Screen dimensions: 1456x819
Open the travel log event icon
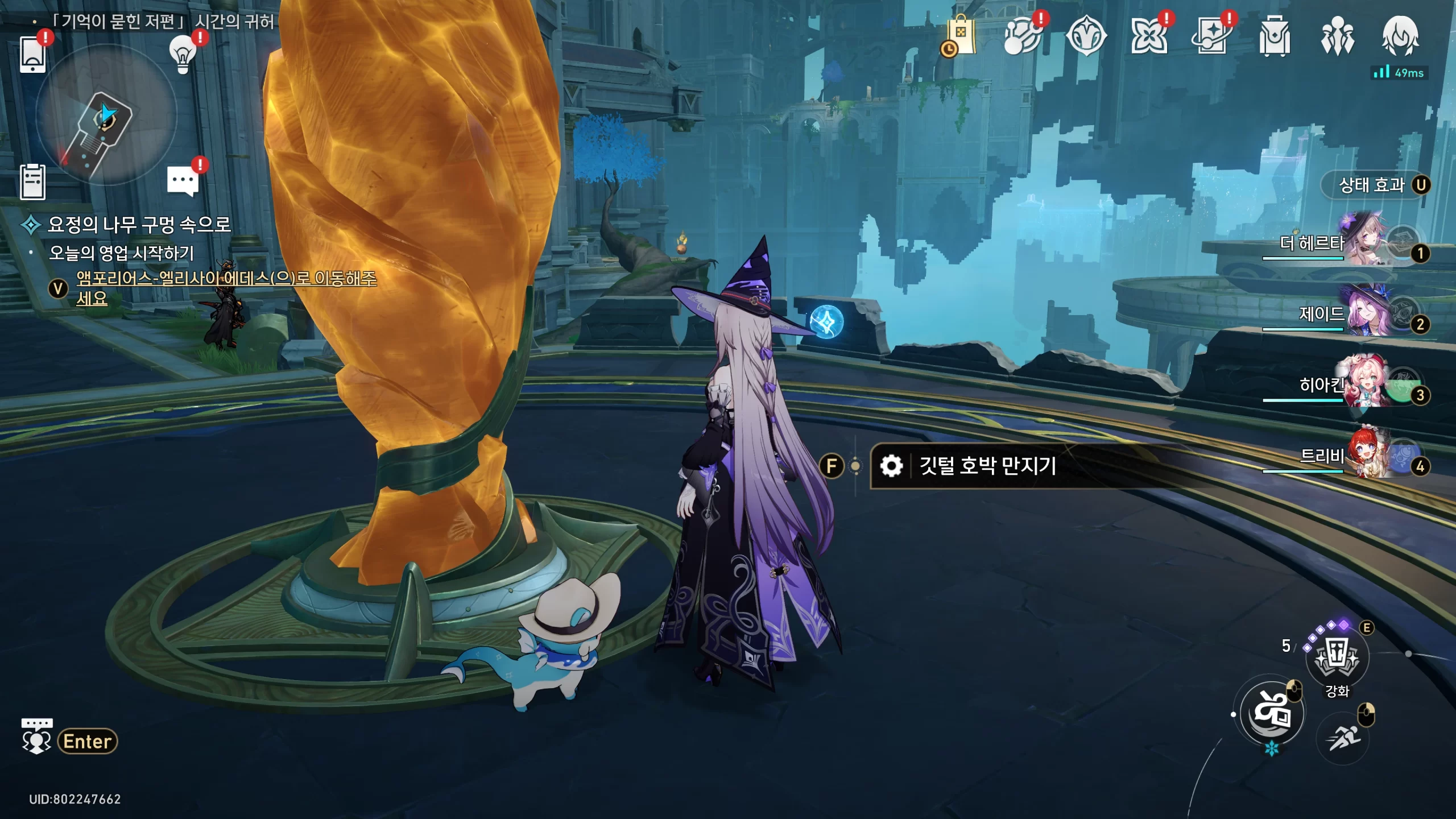[1023, 36]
